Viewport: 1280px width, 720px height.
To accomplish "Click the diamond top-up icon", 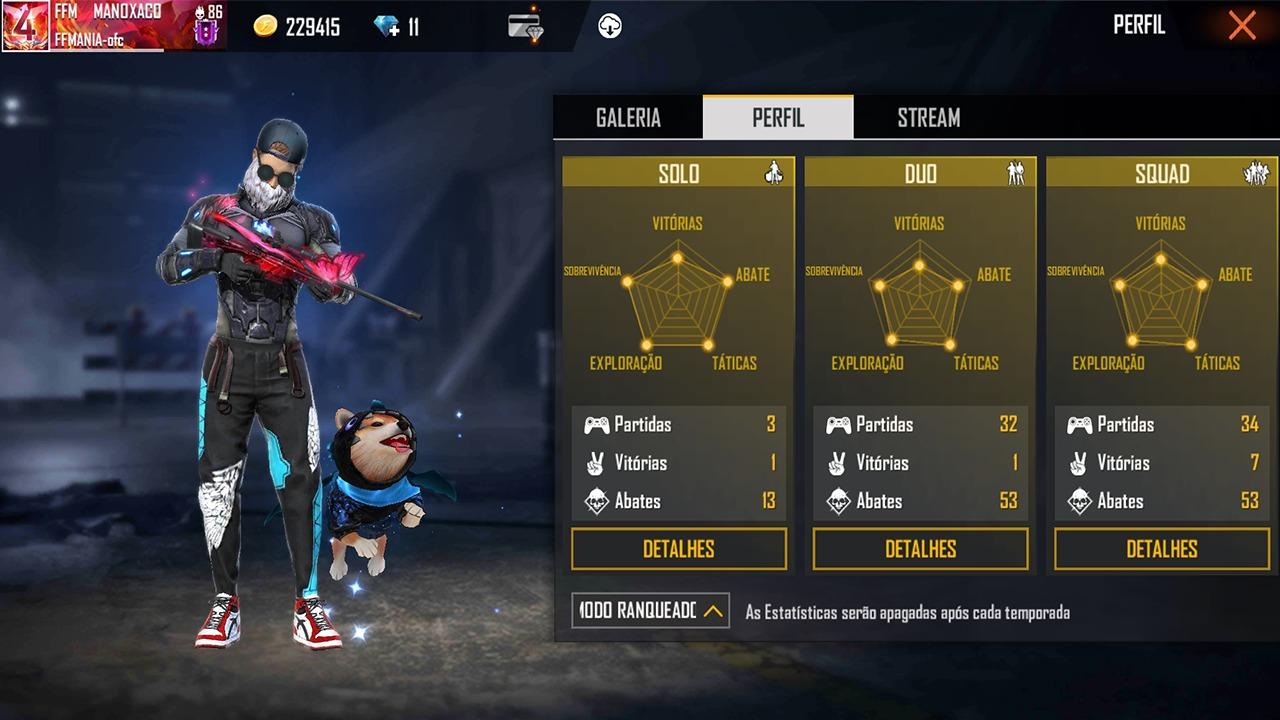I will point(387,27).
